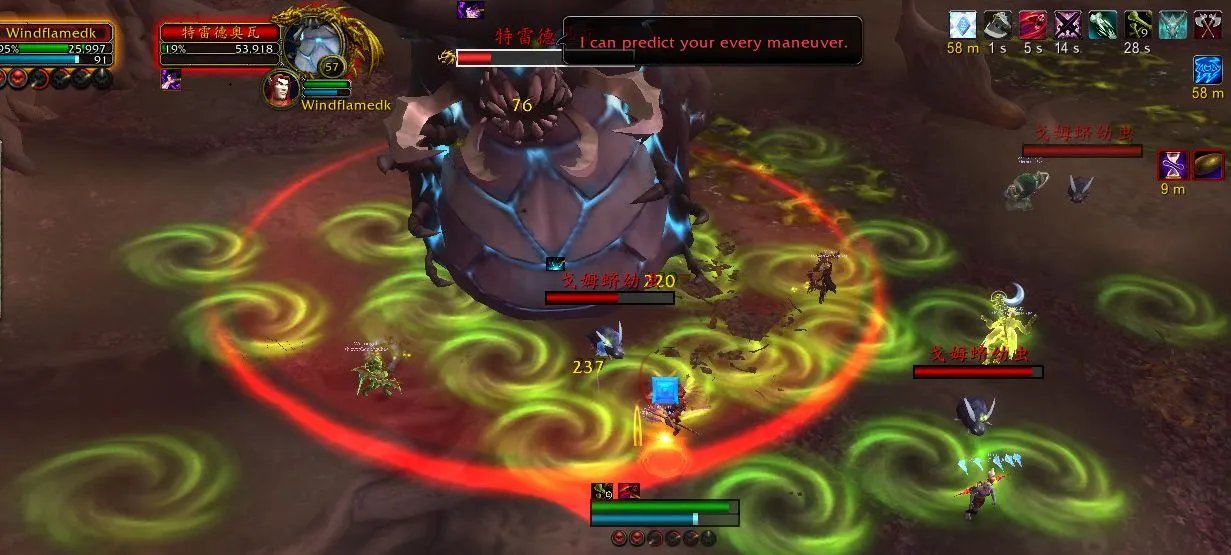1231x555 pixels.
Task: Click the axe blade buff with 1 s
Action: pyautogui.click(x=996, y=24)
